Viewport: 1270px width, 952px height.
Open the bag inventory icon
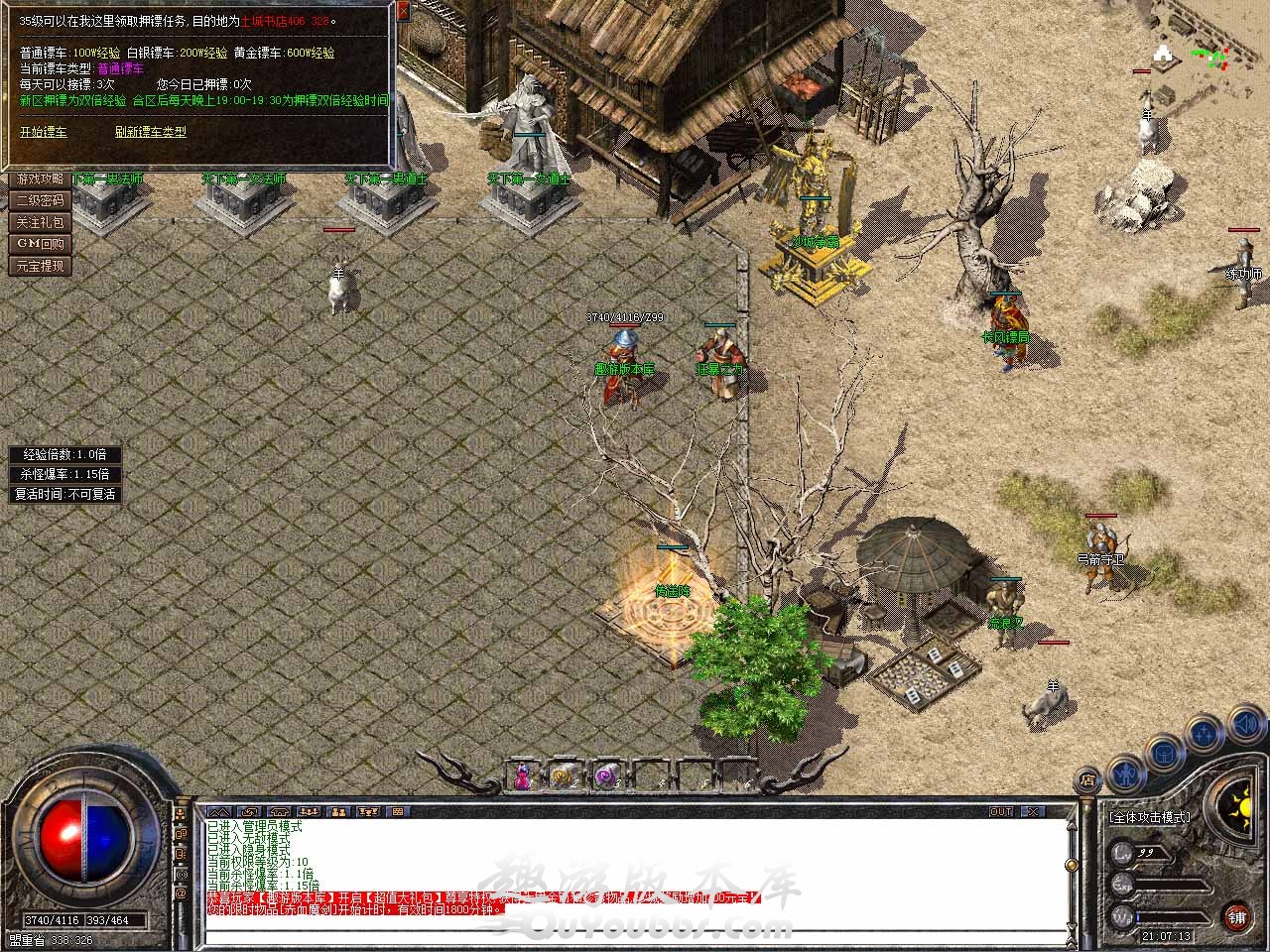point(1164,754)
